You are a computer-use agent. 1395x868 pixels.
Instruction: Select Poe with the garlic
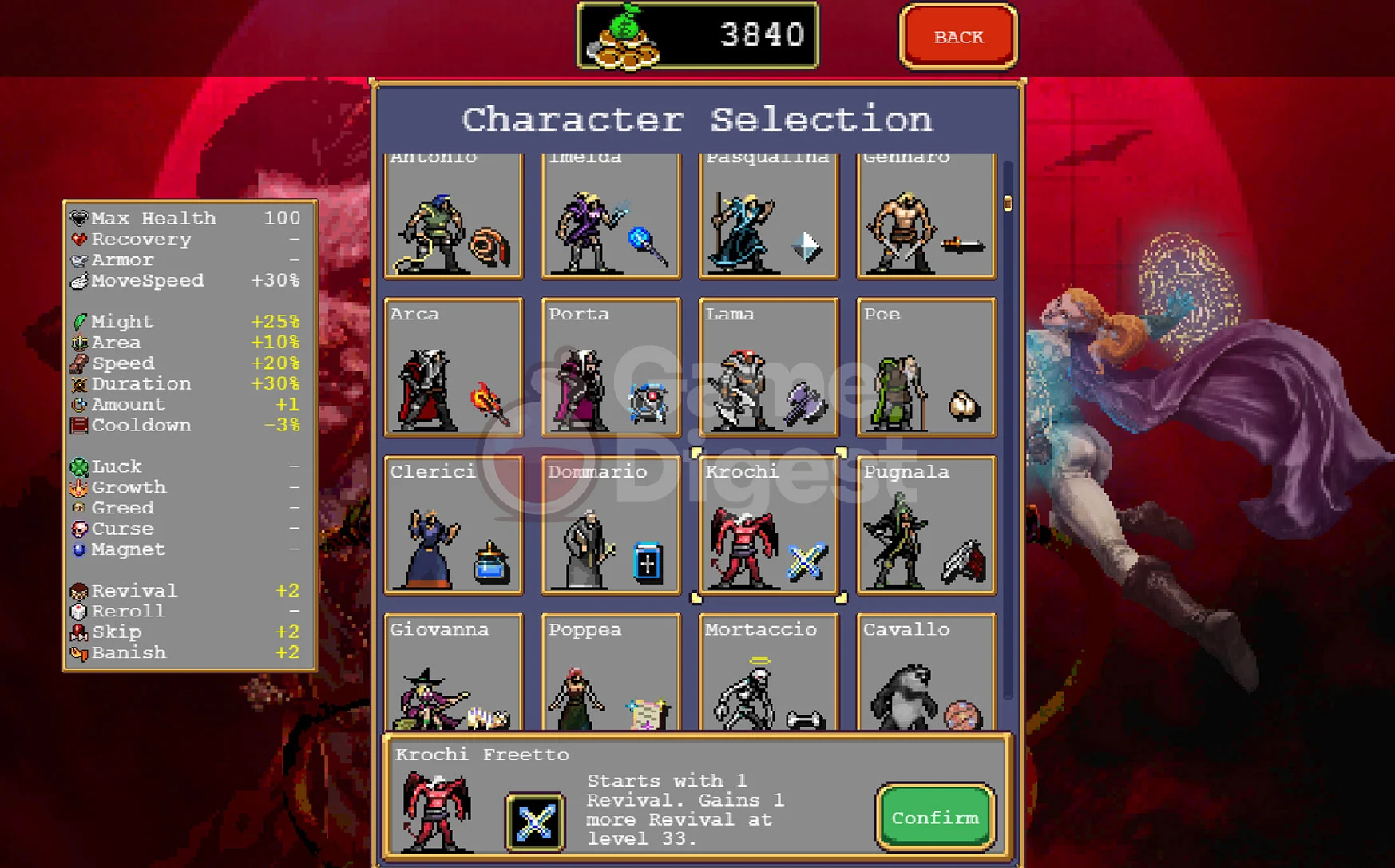926,367
